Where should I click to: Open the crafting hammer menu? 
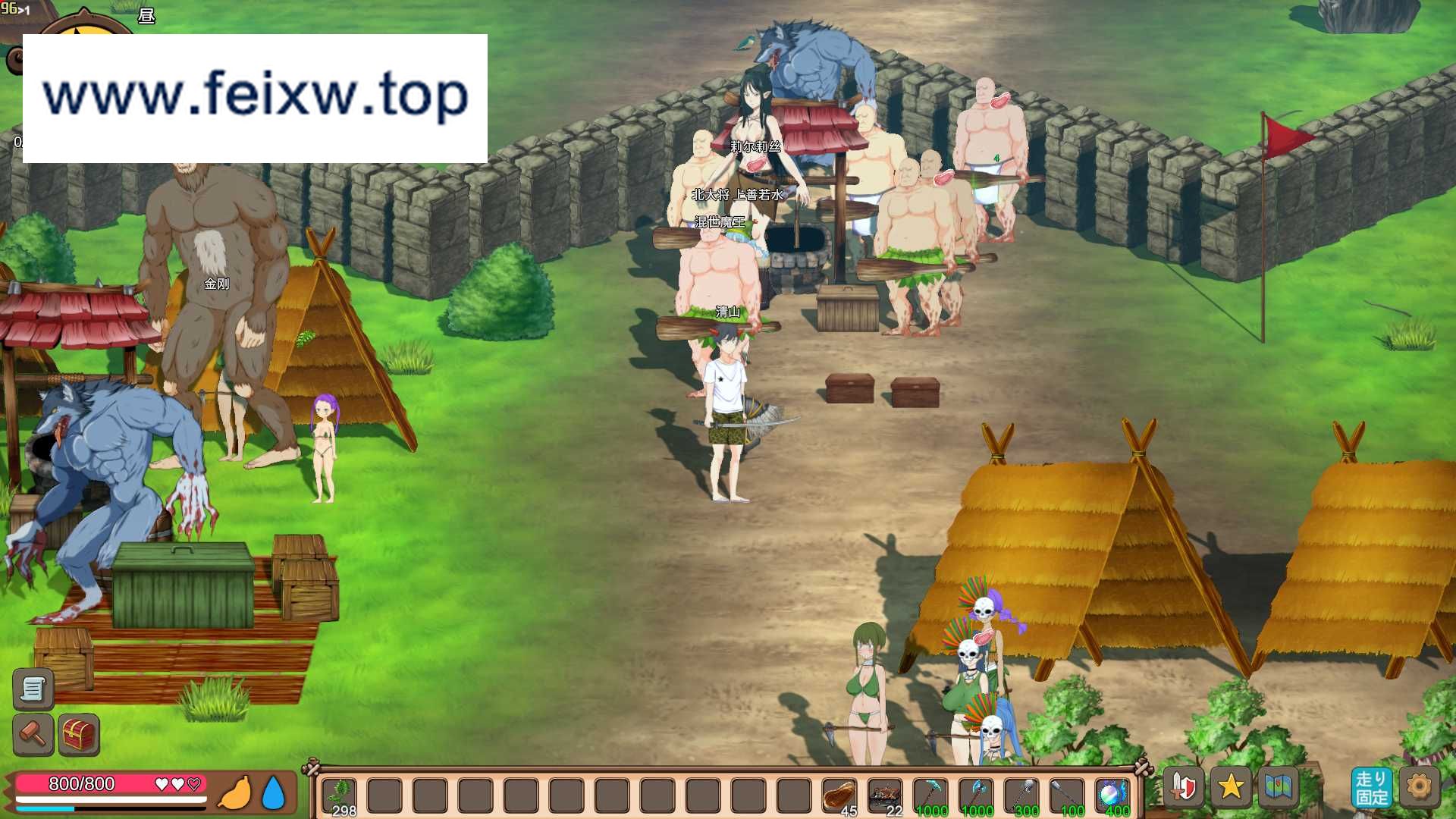point(32,734)
